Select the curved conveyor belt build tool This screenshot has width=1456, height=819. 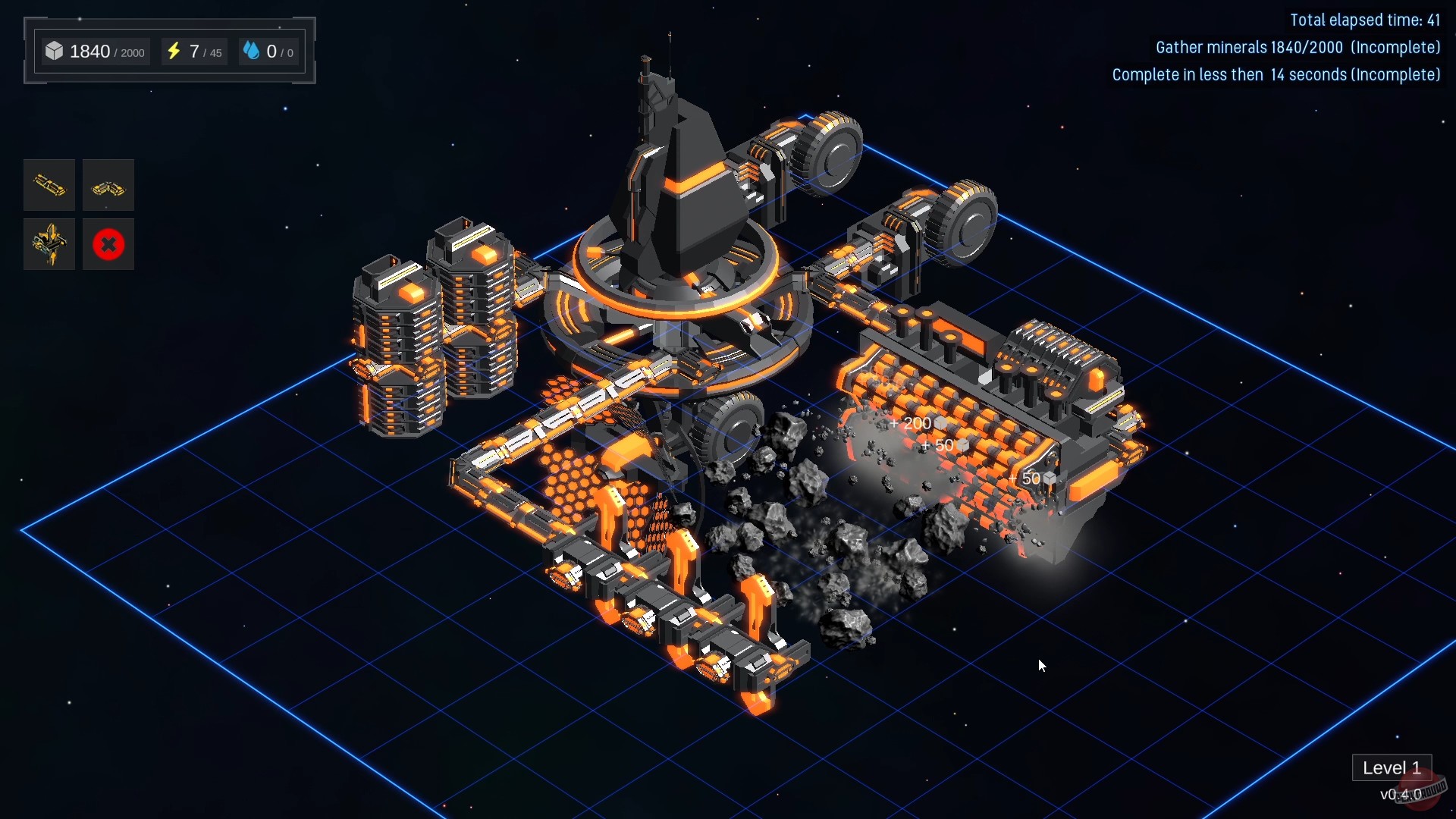tap(108, 185)
